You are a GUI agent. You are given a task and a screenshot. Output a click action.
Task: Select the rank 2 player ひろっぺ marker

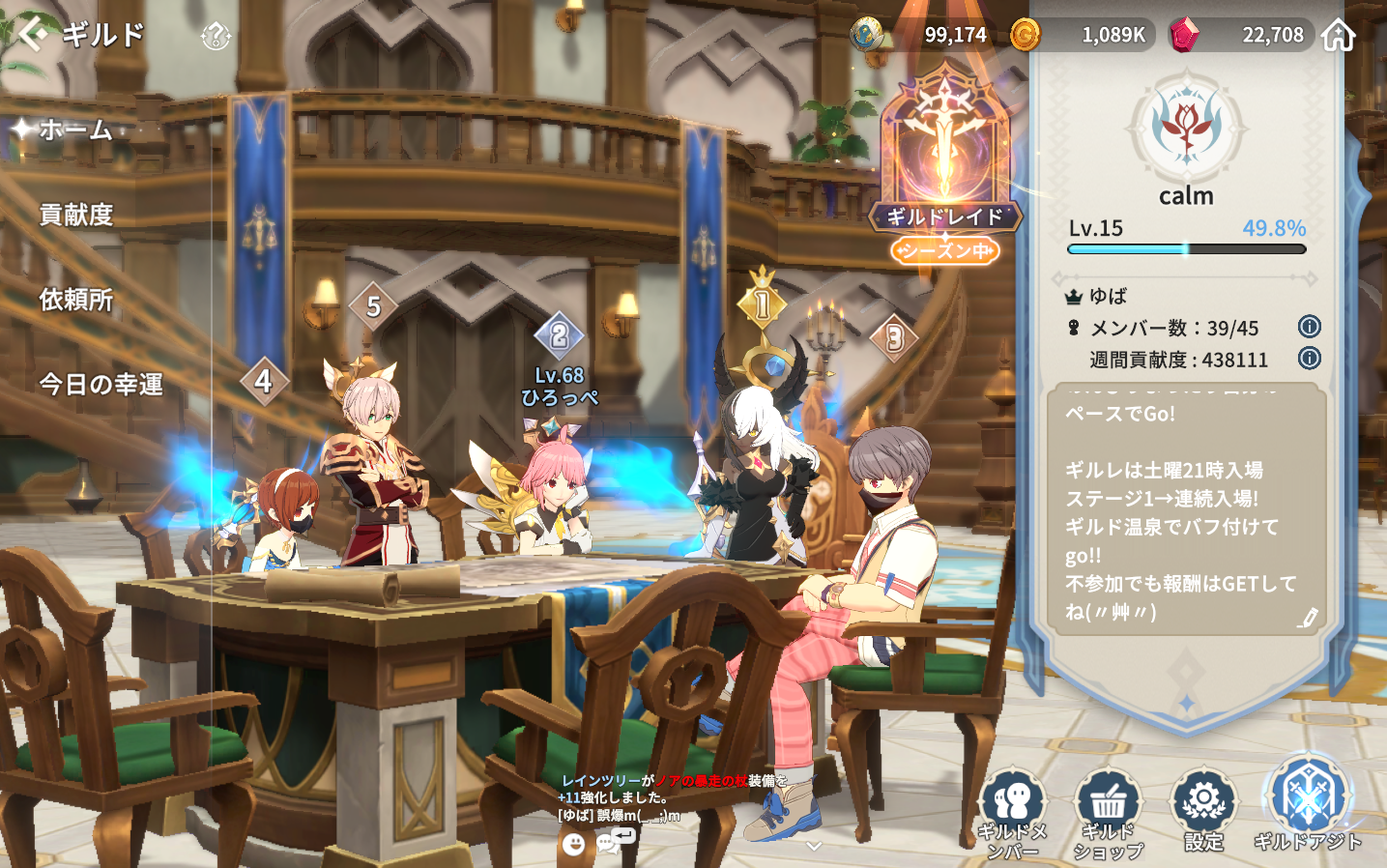click(x=559, y=336)
